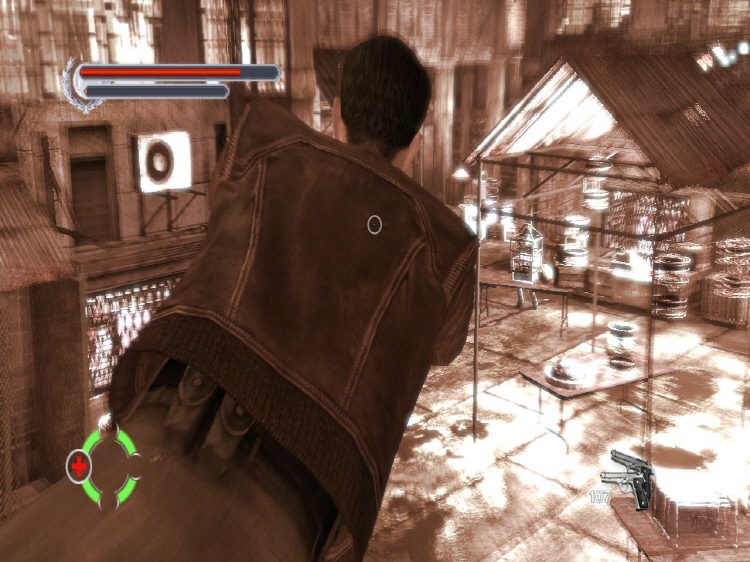Click the green ability selector ring
Image resolution: width=750 pixels, height=562 pixels.
click(111, 466)
